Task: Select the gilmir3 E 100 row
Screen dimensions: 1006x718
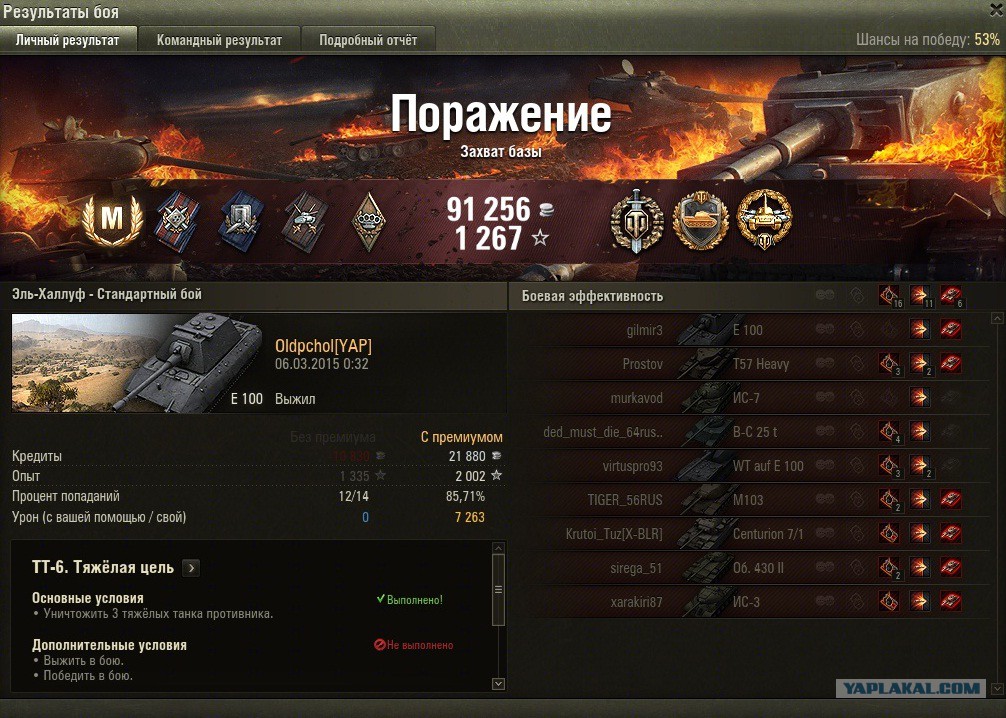Action: (x=740, y=330)
